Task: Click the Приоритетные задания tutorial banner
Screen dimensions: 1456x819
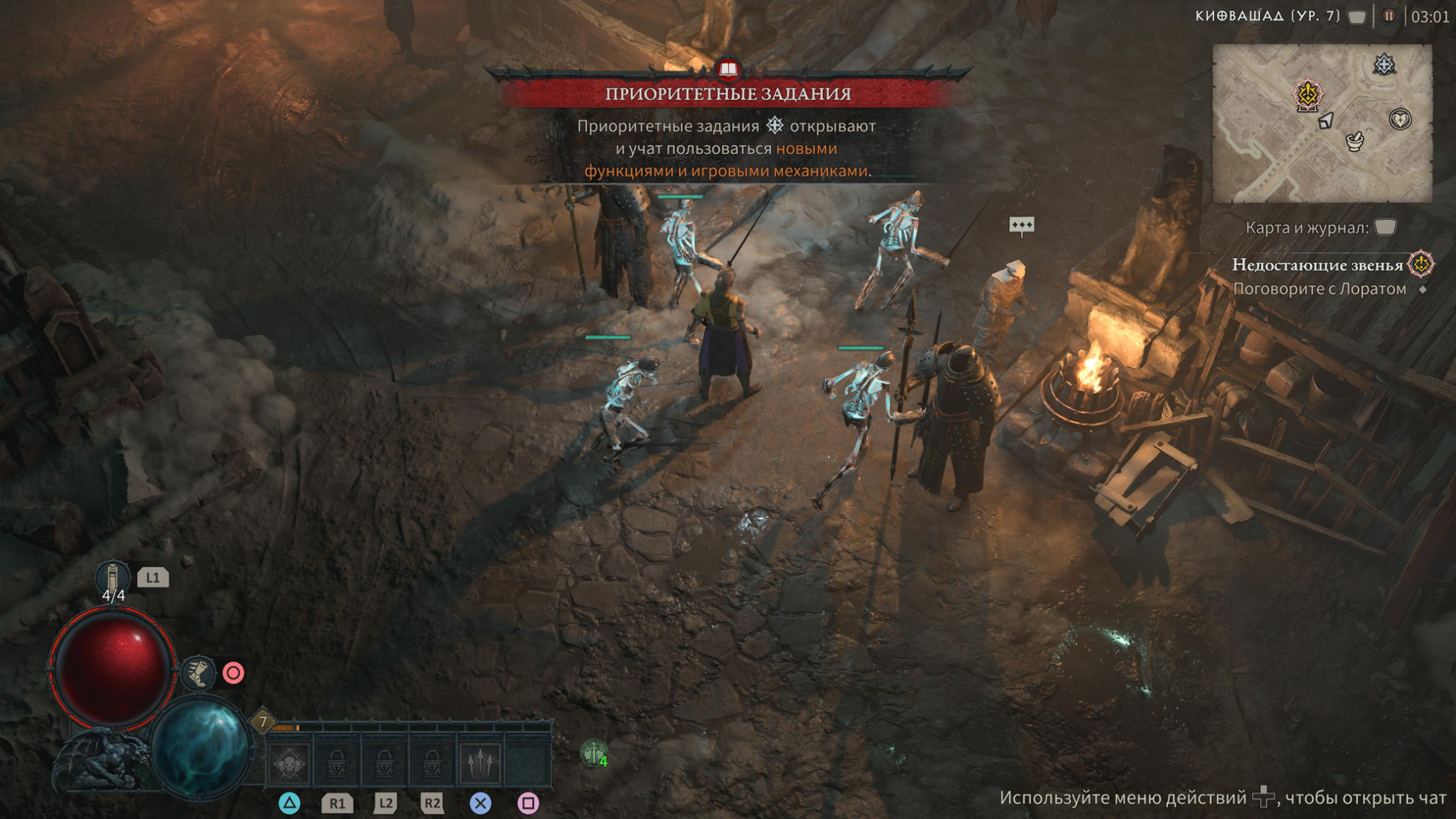Action: [727, 94]
